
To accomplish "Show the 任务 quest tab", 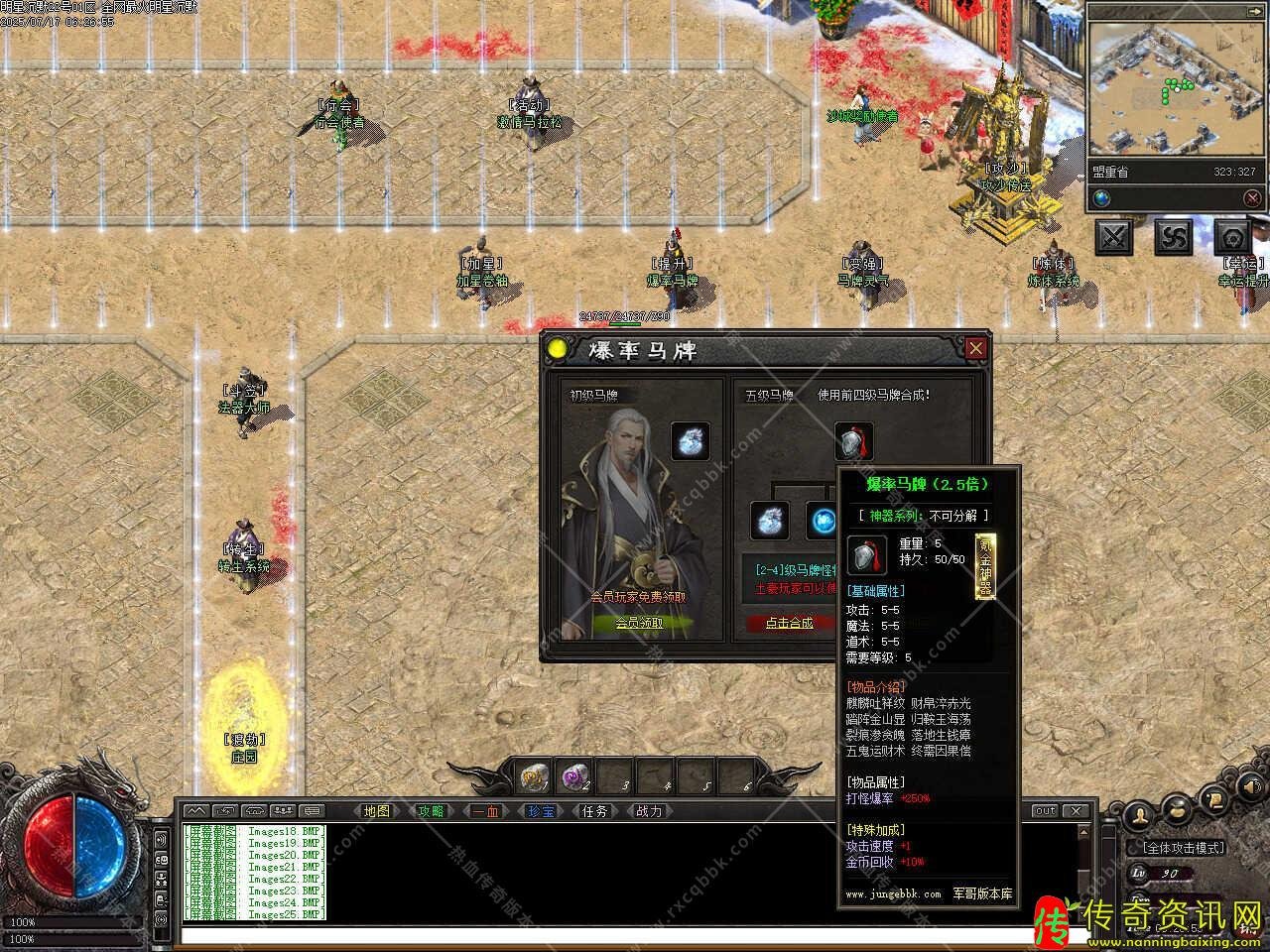I will pyautogui.click(x=594, y=811).
